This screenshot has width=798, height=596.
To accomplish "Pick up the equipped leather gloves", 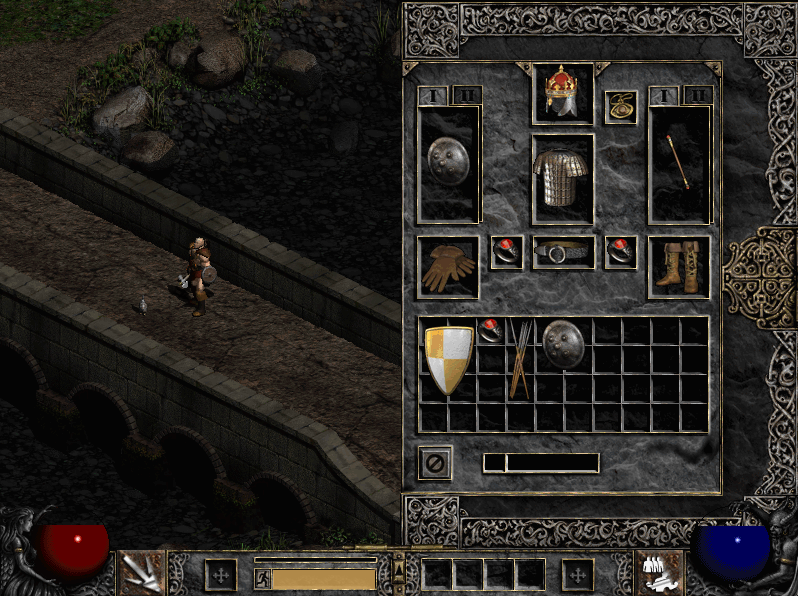I will point(448,267).
